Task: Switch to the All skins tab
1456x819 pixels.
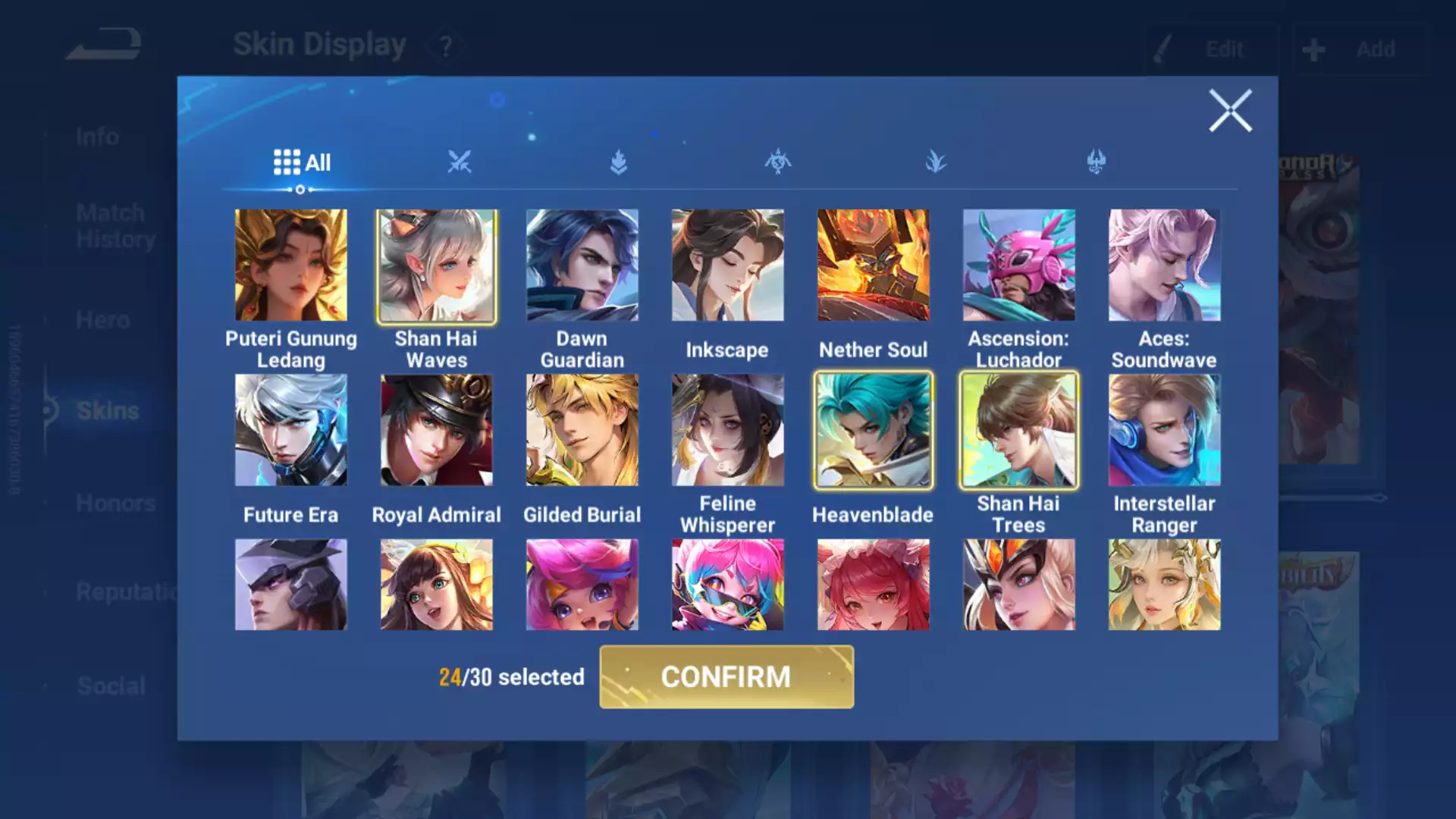Action: pos(302,162)
